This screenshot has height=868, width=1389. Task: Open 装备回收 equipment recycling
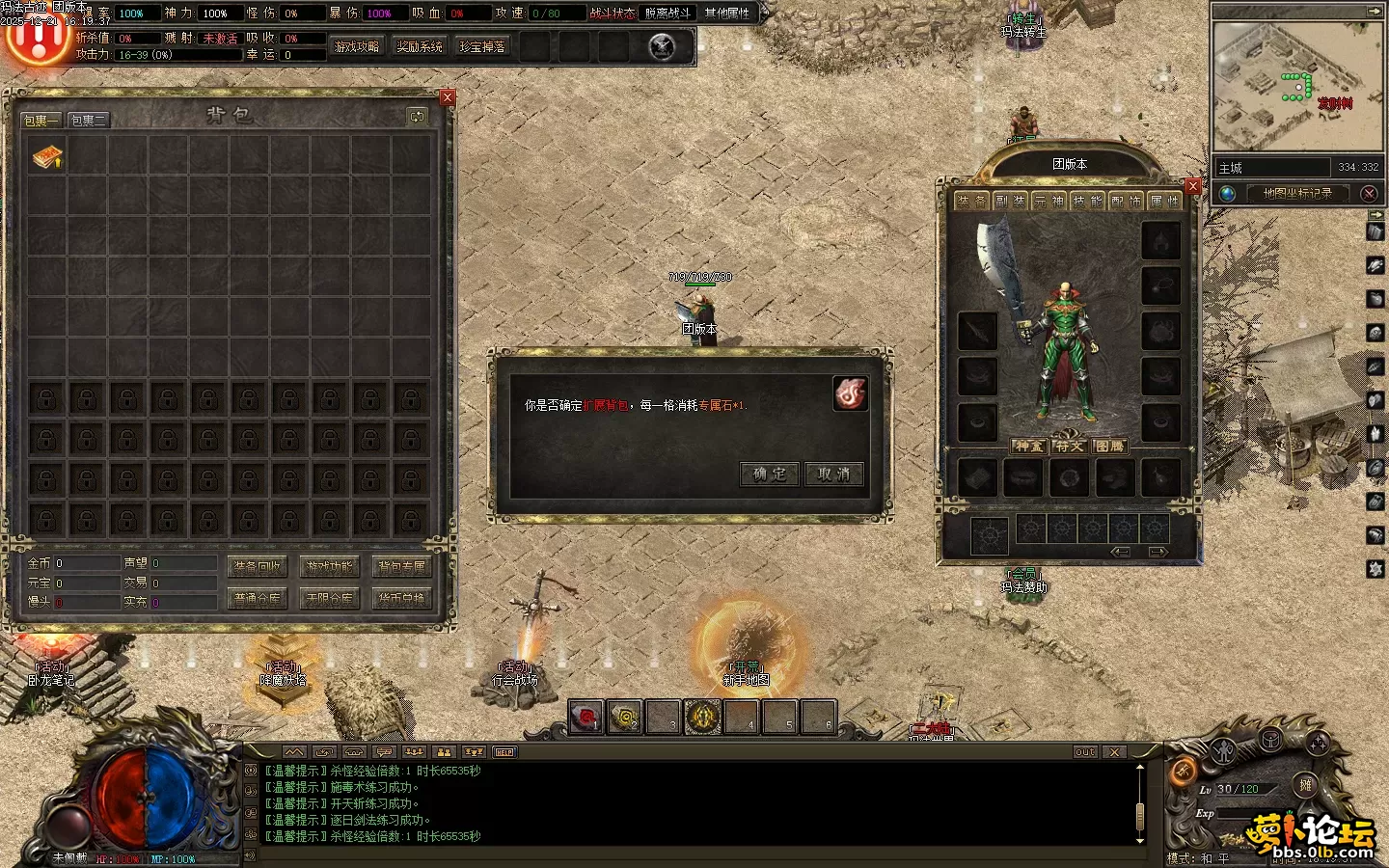pos(258,566)
